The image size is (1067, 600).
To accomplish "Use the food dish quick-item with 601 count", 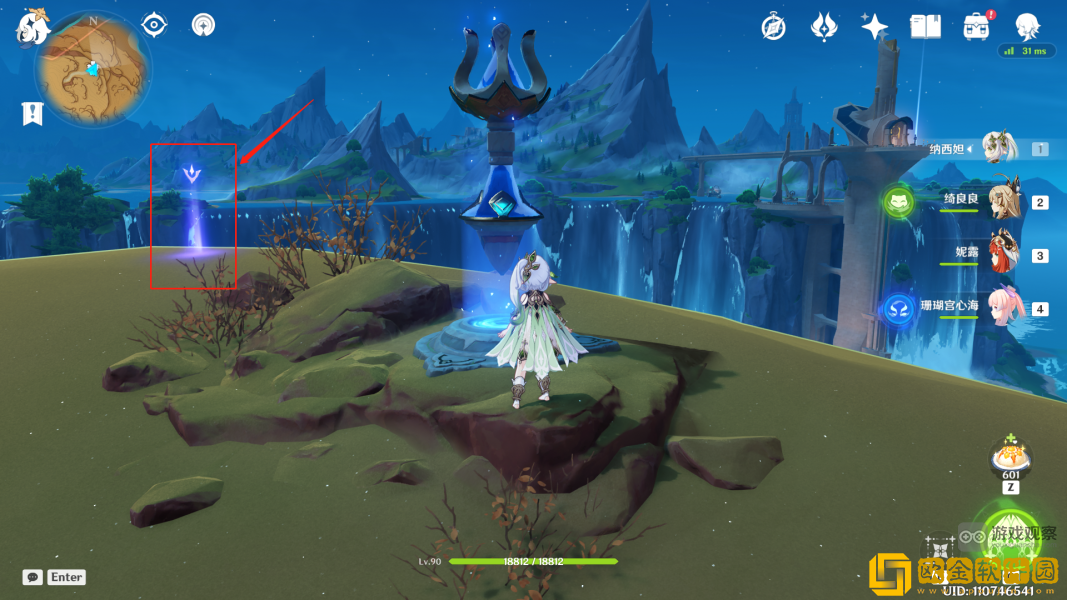I will [x=1011, y=460].
